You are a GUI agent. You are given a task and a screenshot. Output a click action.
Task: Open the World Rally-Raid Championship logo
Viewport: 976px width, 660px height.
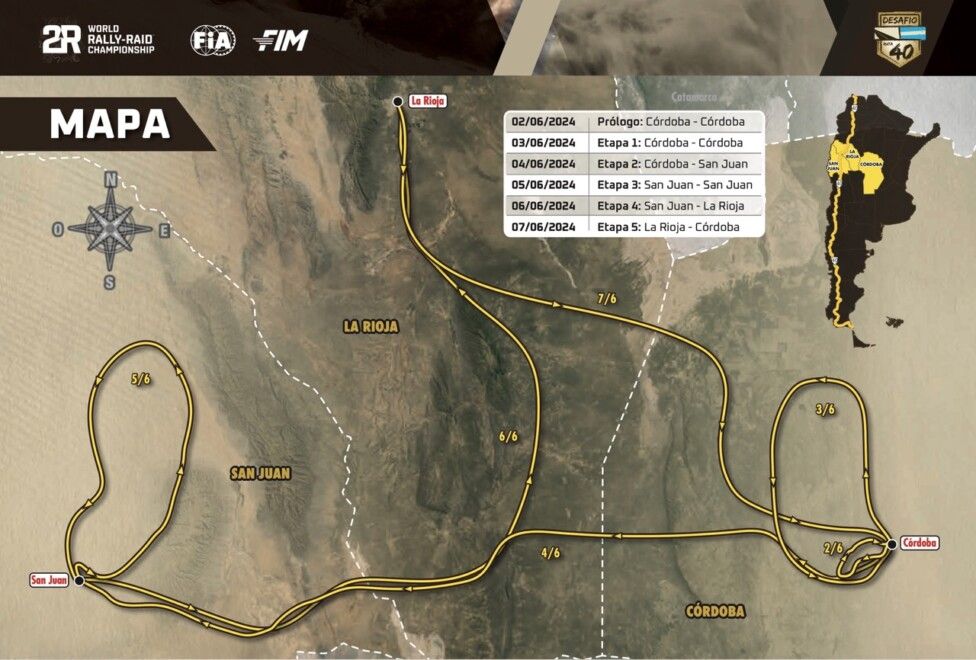[98, 40]
